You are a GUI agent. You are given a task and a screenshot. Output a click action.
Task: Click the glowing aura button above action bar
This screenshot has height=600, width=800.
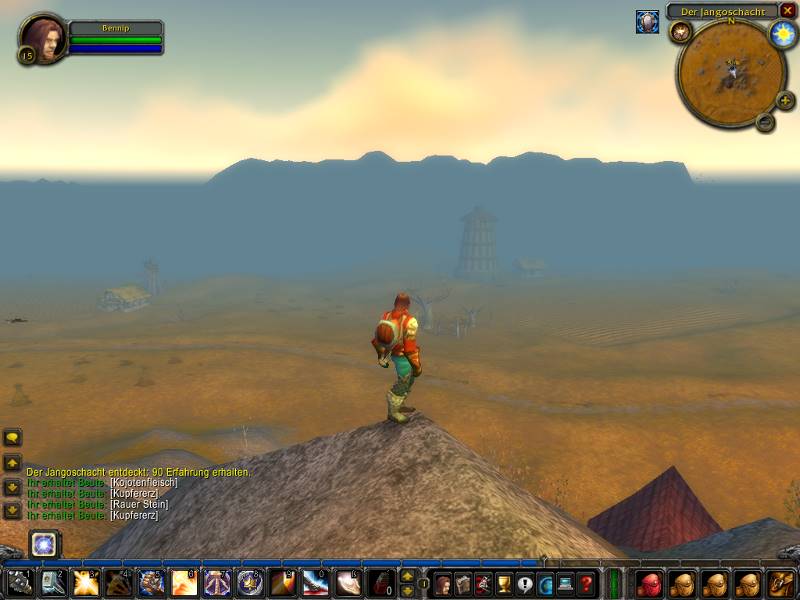[x=44, y=544]
